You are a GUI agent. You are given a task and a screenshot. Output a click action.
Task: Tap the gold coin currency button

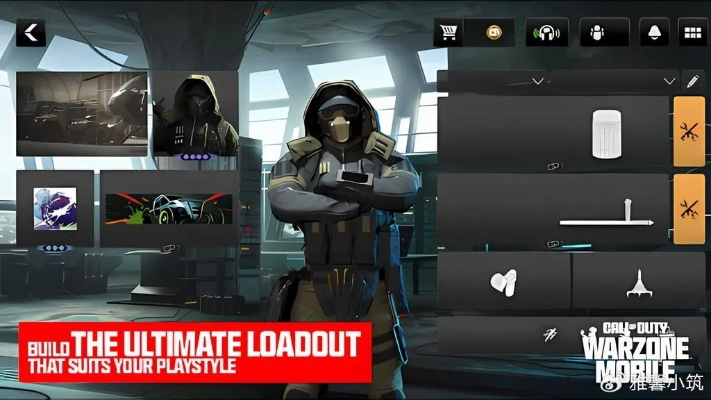tap(492, 33)
